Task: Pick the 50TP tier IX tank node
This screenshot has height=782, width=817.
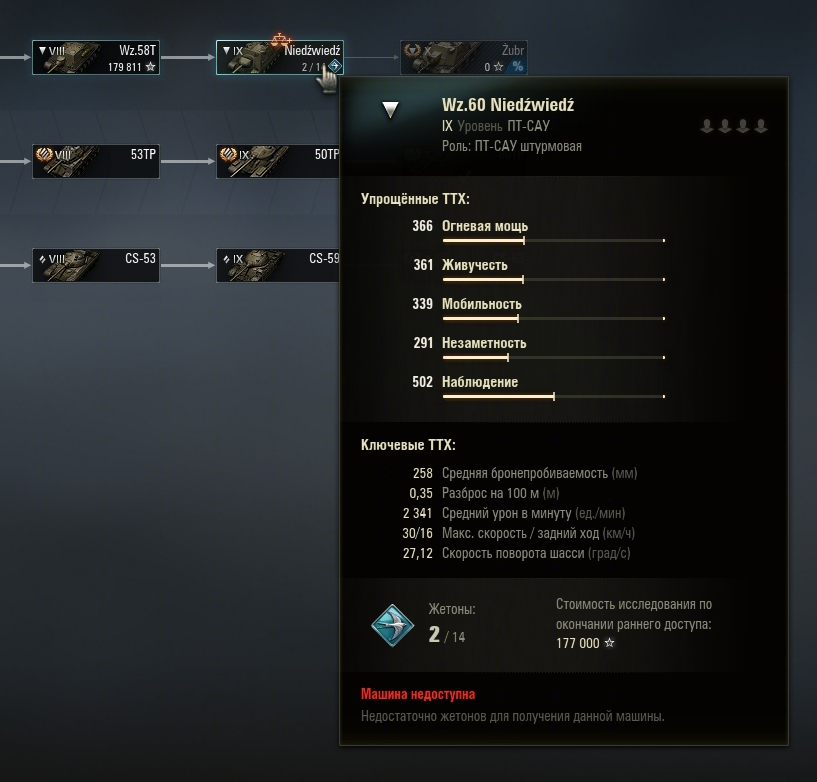Action: point(277,161)
